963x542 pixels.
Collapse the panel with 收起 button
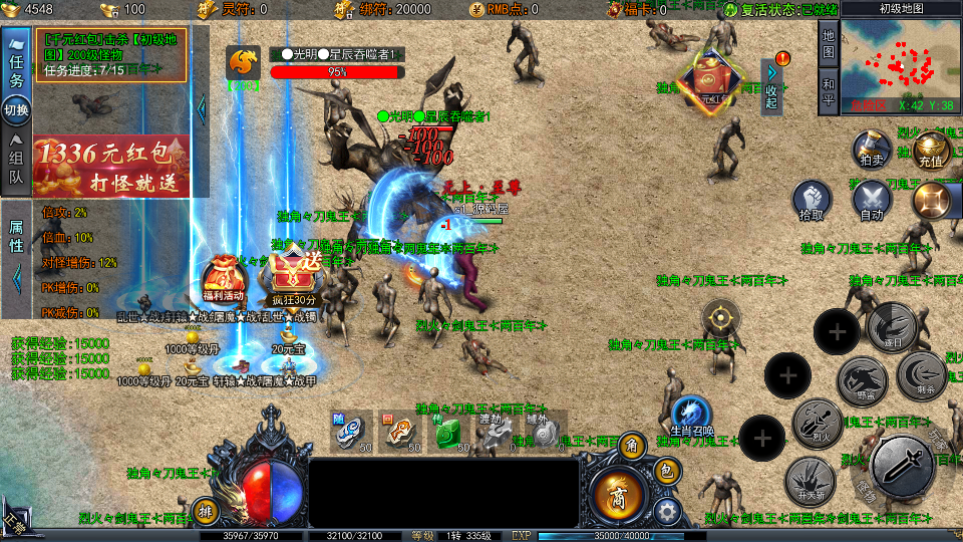click(771, 88)
